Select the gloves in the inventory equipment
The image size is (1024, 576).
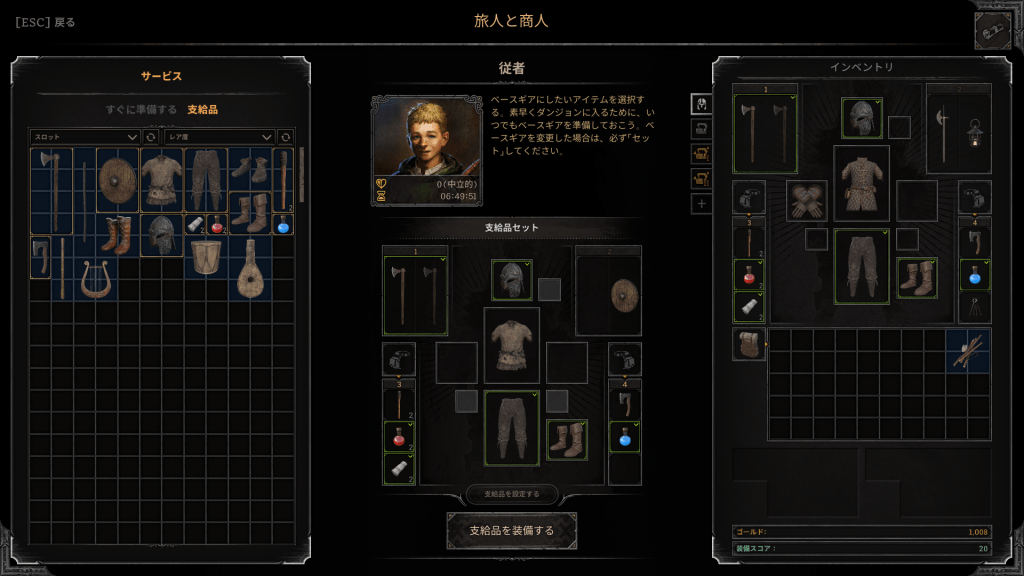pos(807,200)
